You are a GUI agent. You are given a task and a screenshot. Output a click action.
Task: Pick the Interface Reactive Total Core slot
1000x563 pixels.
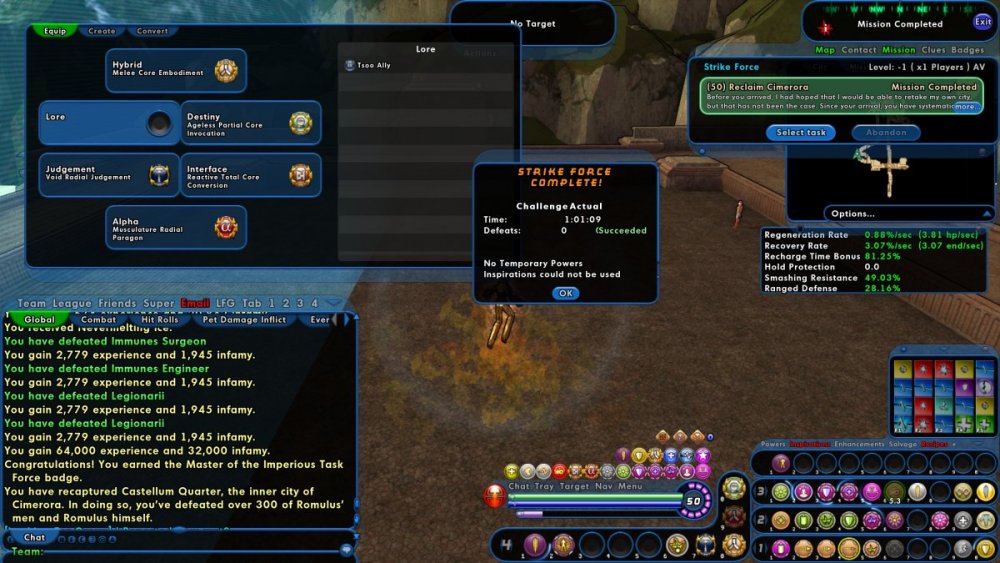250,174
